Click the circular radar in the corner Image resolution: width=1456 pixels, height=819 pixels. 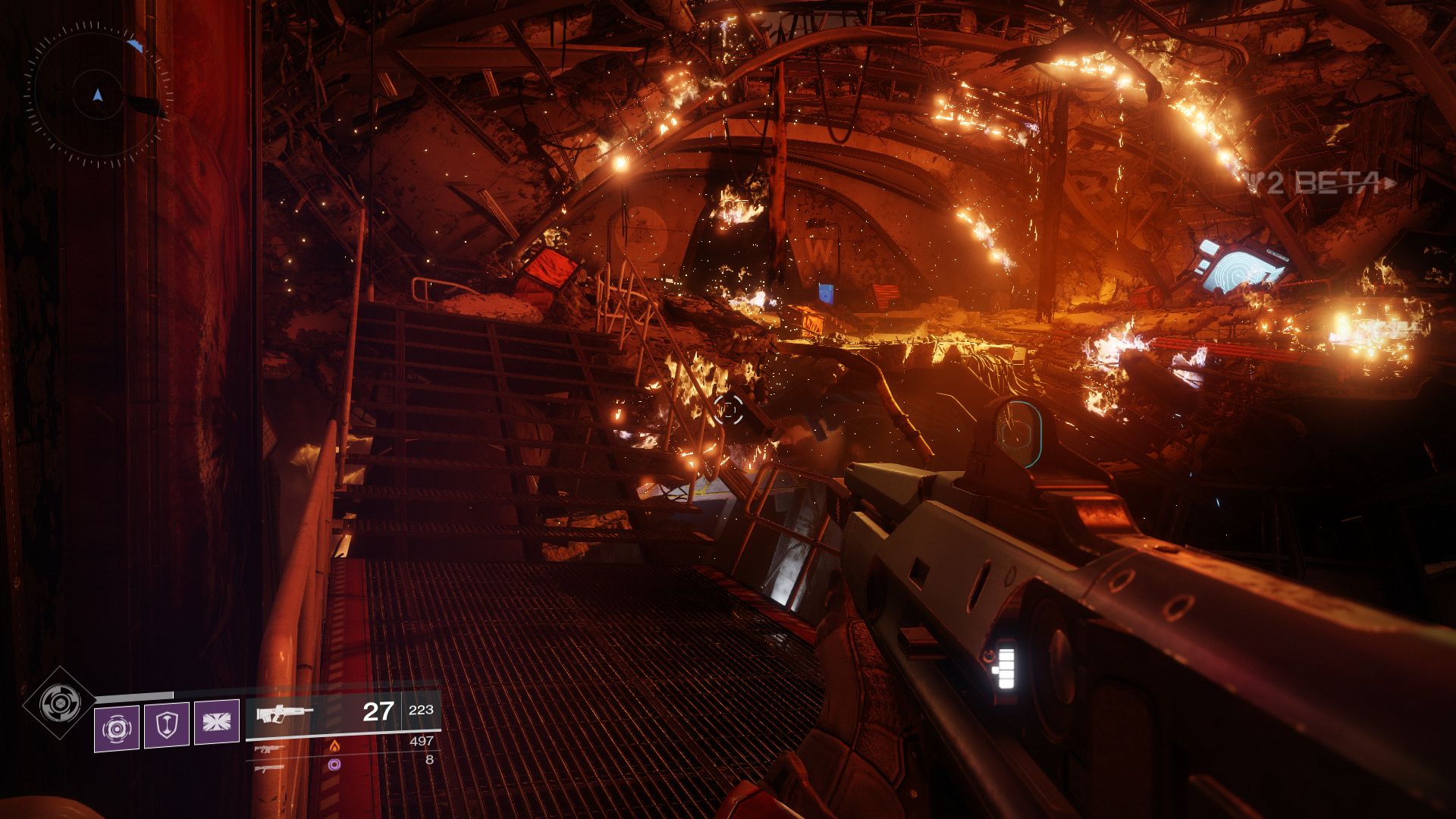97,96
